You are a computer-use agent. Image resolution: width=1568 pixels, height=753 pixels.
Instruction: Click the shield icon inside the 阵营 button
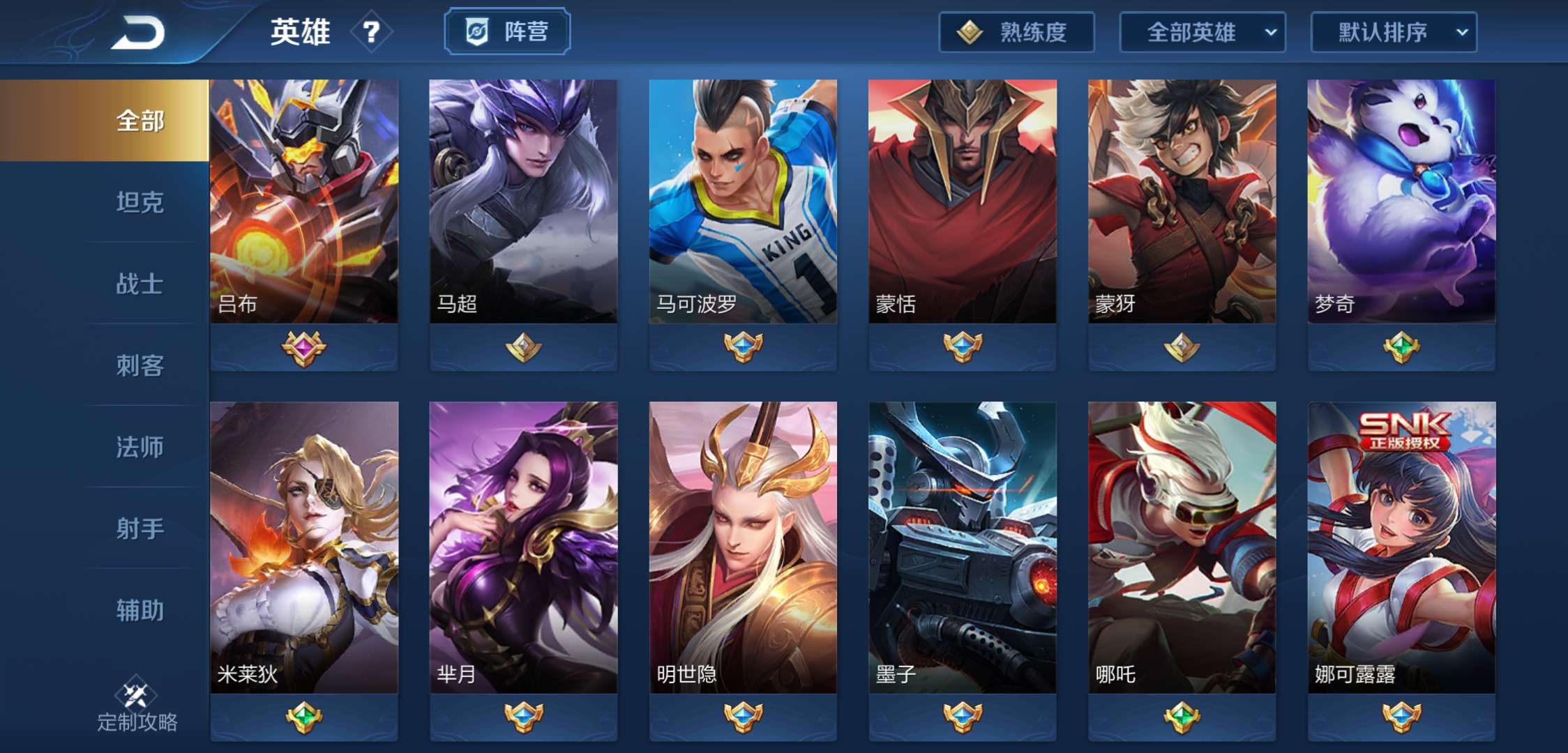tap(477, 30)
